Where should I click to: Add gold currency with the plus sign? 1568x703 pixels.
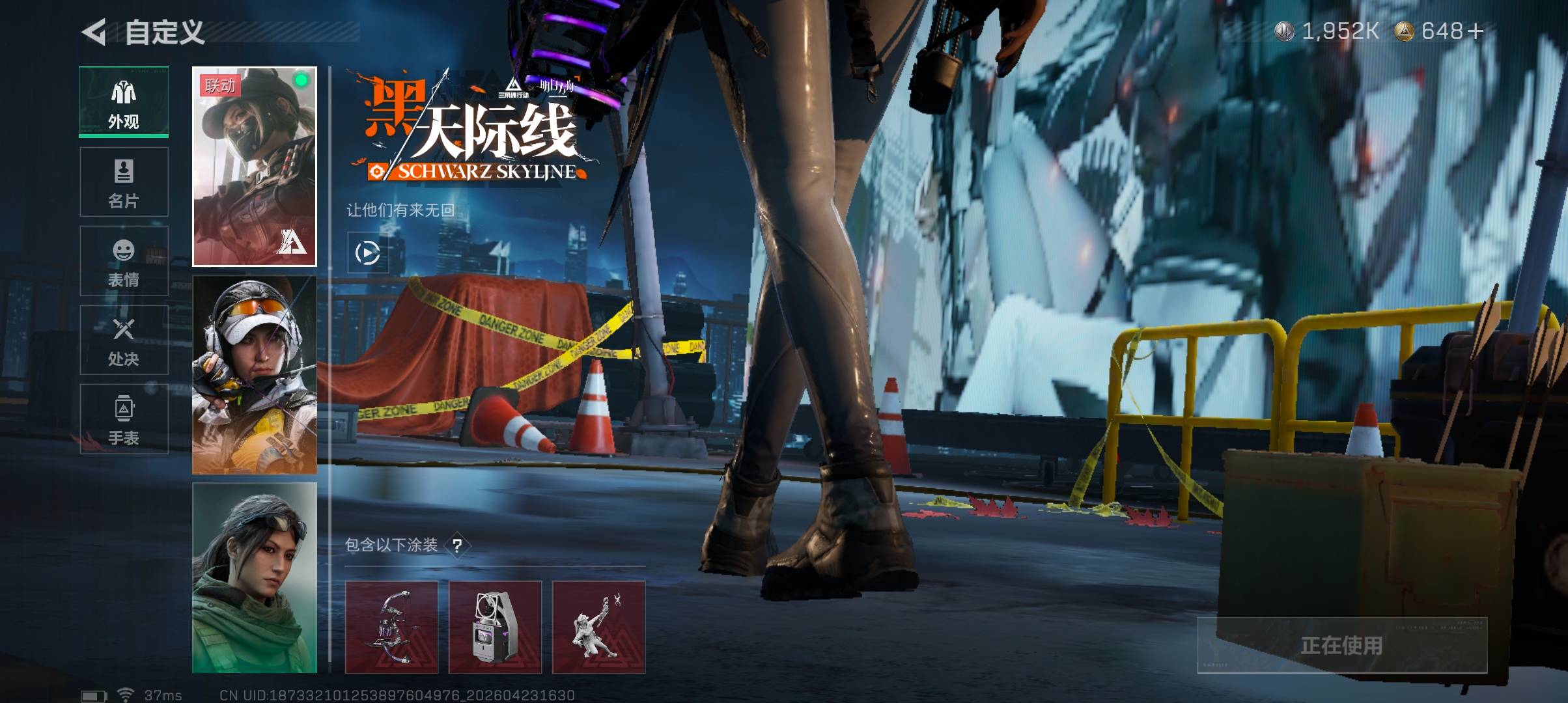click(1475, 31)
